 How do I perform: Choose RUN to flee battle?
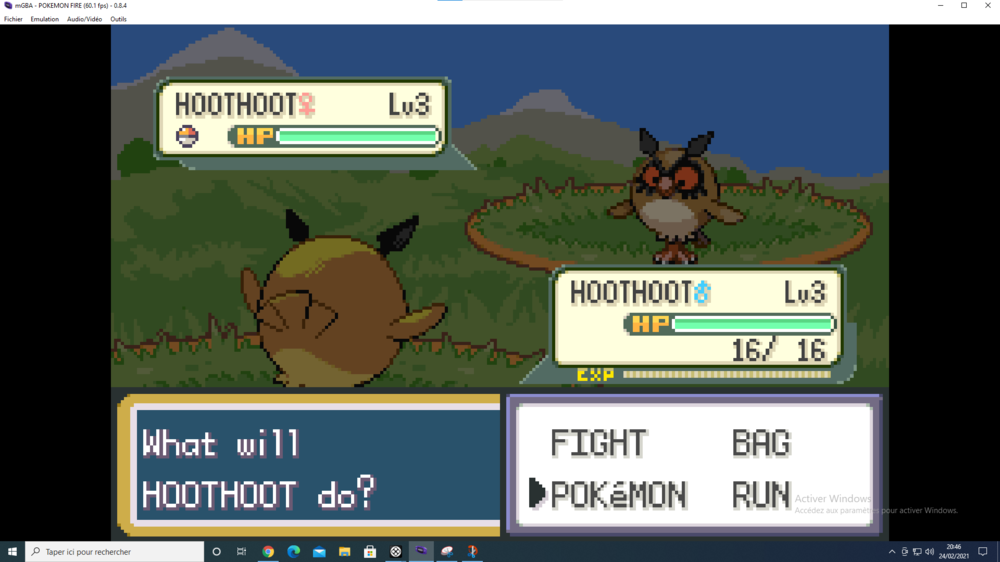[x=761, y=494]
